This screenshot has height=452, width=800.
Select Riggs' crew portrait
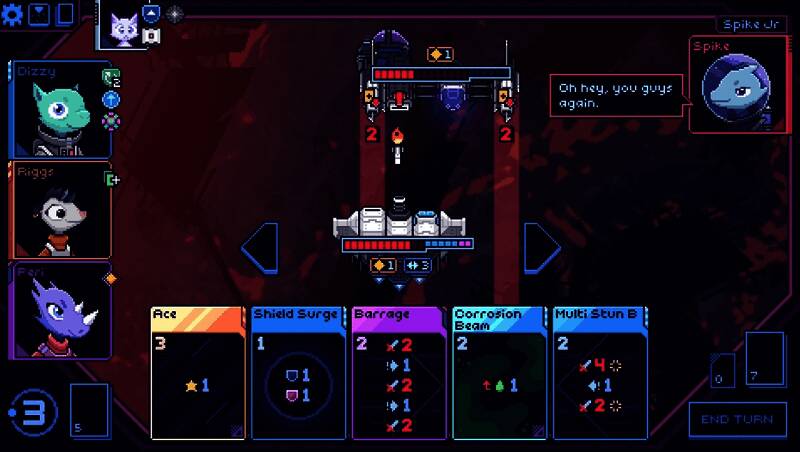(60, 210)
